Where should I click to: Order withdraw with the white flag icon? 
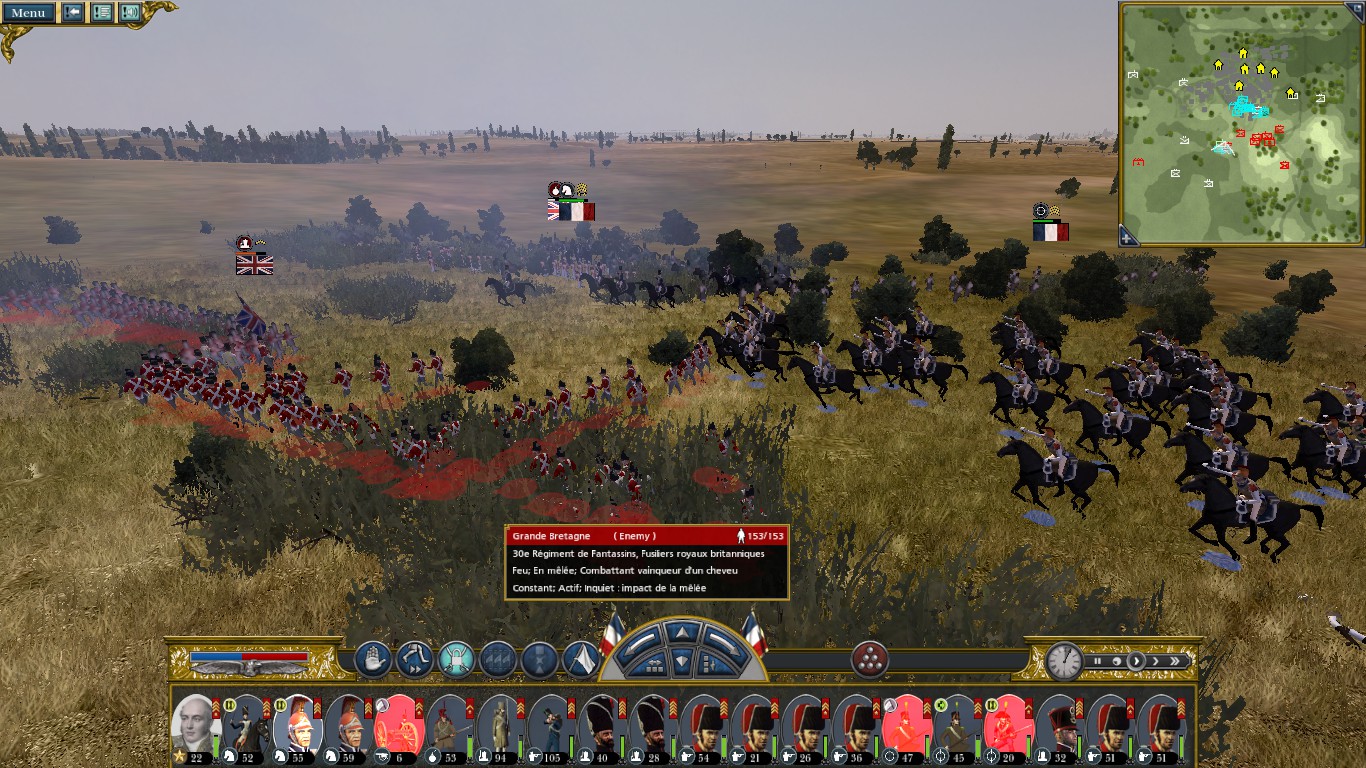pyautogui.click(x=581, y=660)
